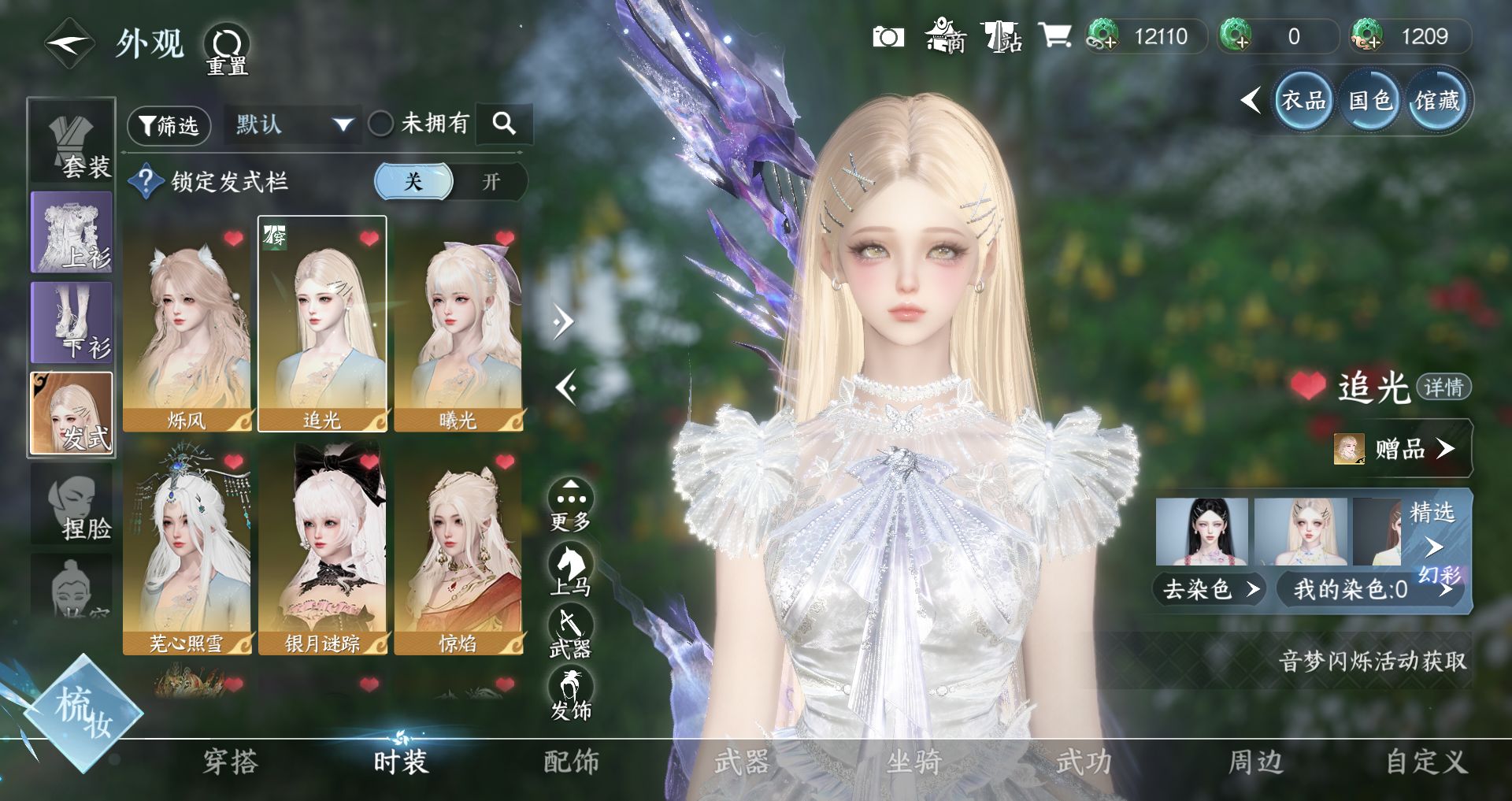Take a photo with the camera icon

(888, 37)
